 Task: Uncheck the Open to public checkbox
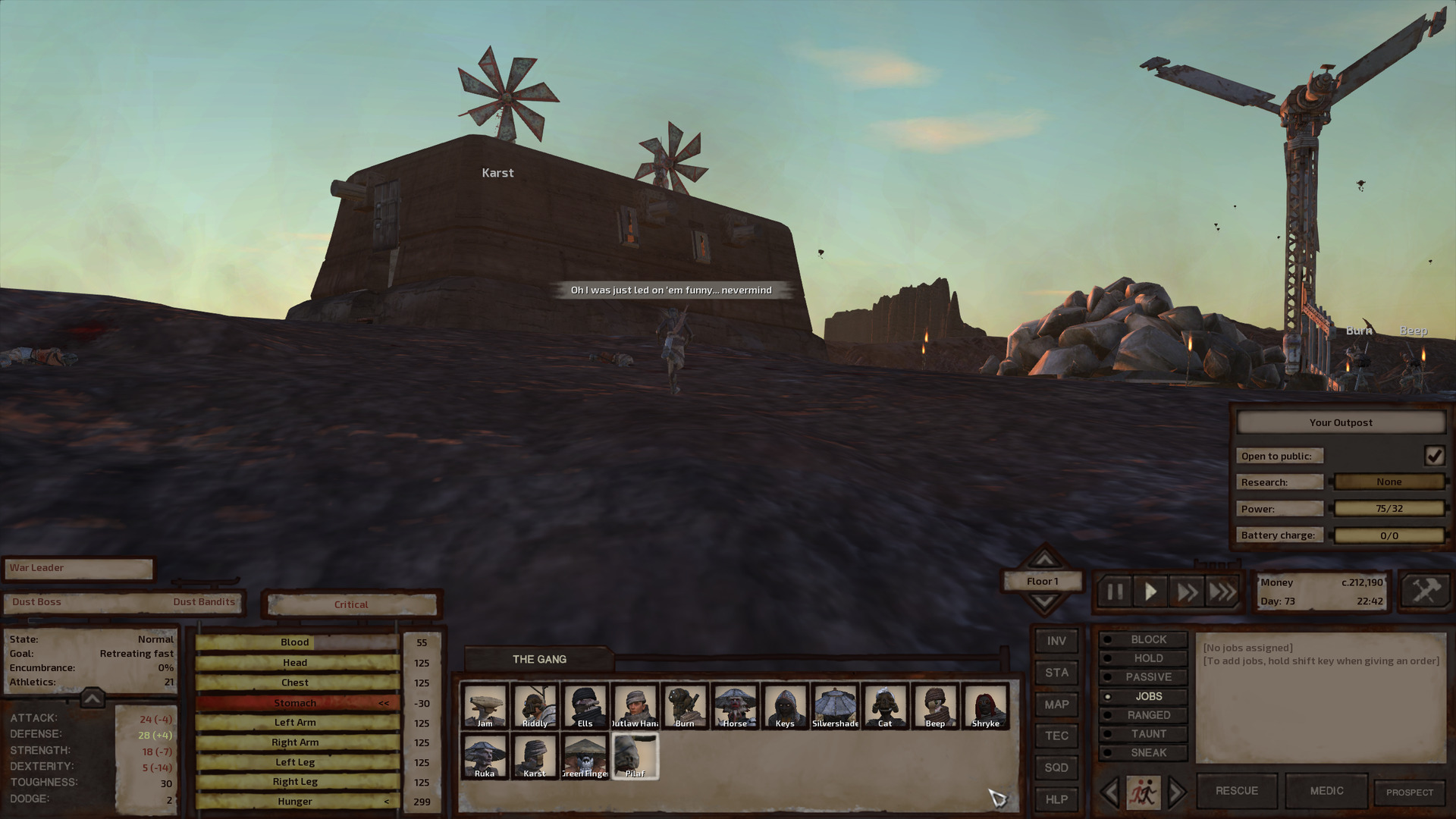(x=1436, y=456)
